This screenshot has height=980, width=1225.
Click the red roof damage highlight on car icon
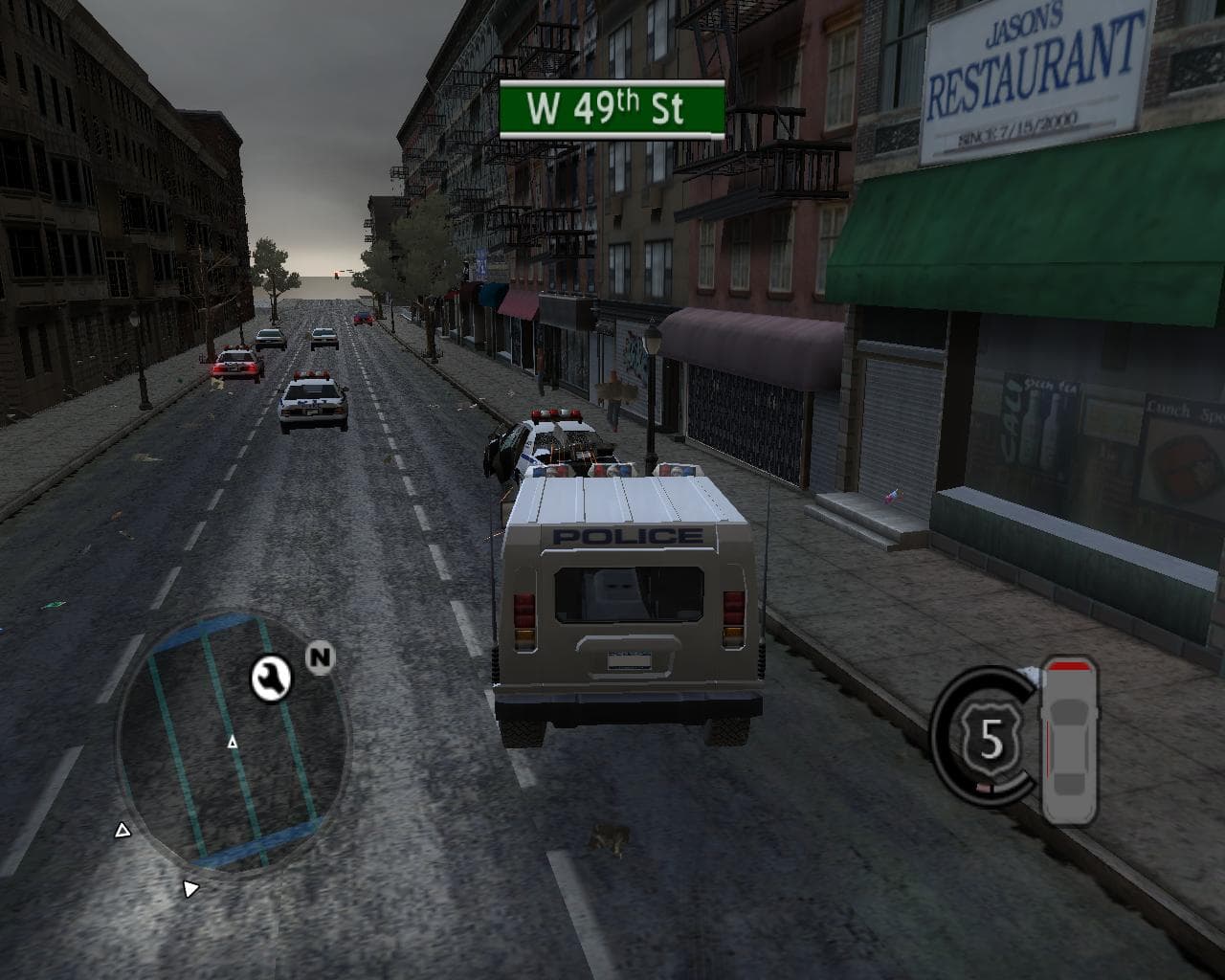1070,665
